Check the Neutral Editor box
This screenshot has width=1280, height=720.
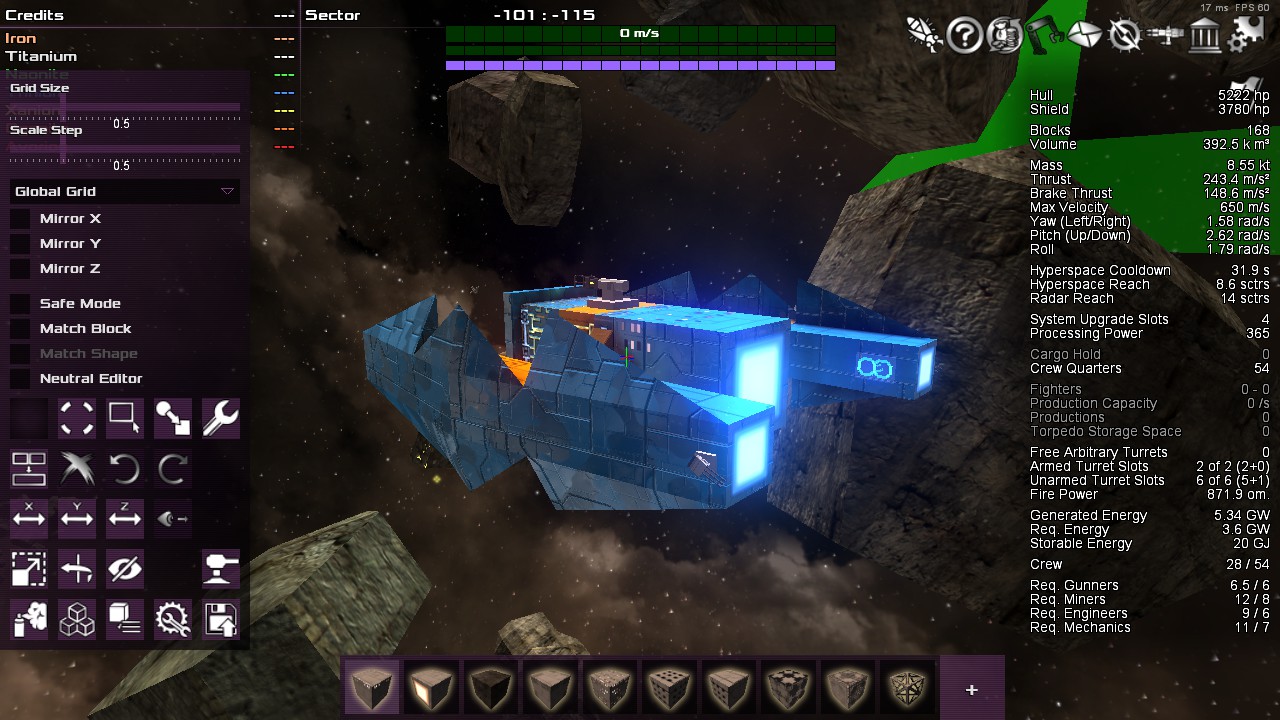coord(20,379)
